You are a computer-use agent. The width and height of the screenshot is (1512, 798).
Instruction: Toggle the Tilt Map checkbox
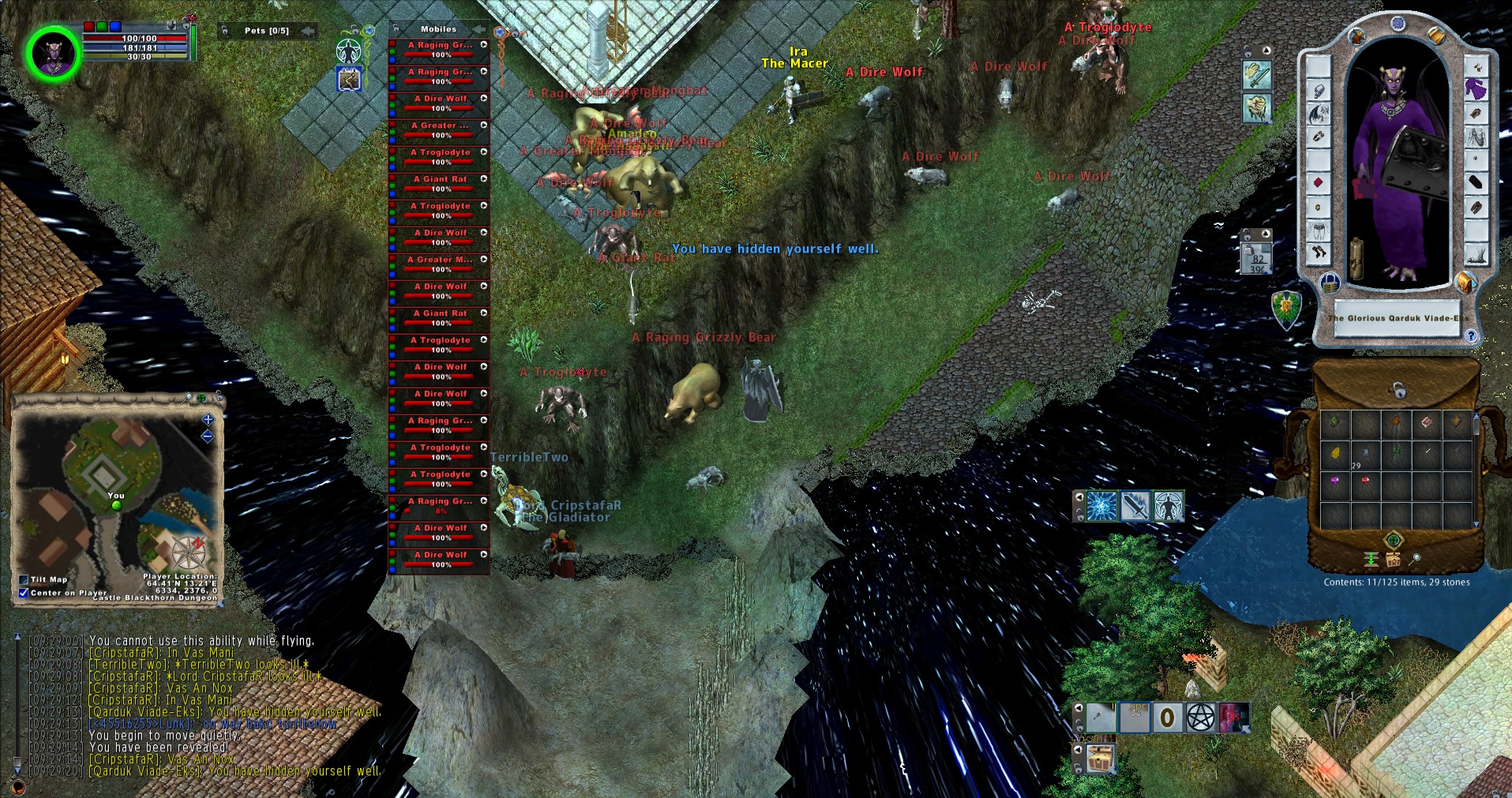[x=24, y=579]
